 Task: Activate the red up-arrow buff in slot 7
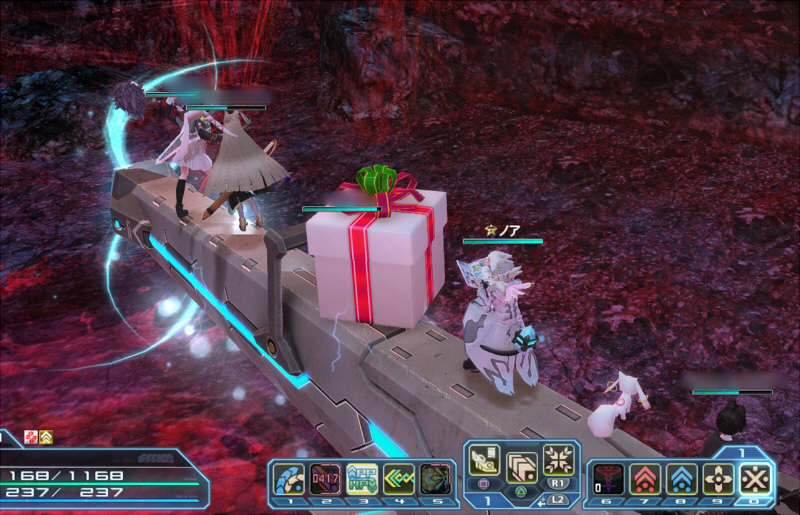point(645,479)
